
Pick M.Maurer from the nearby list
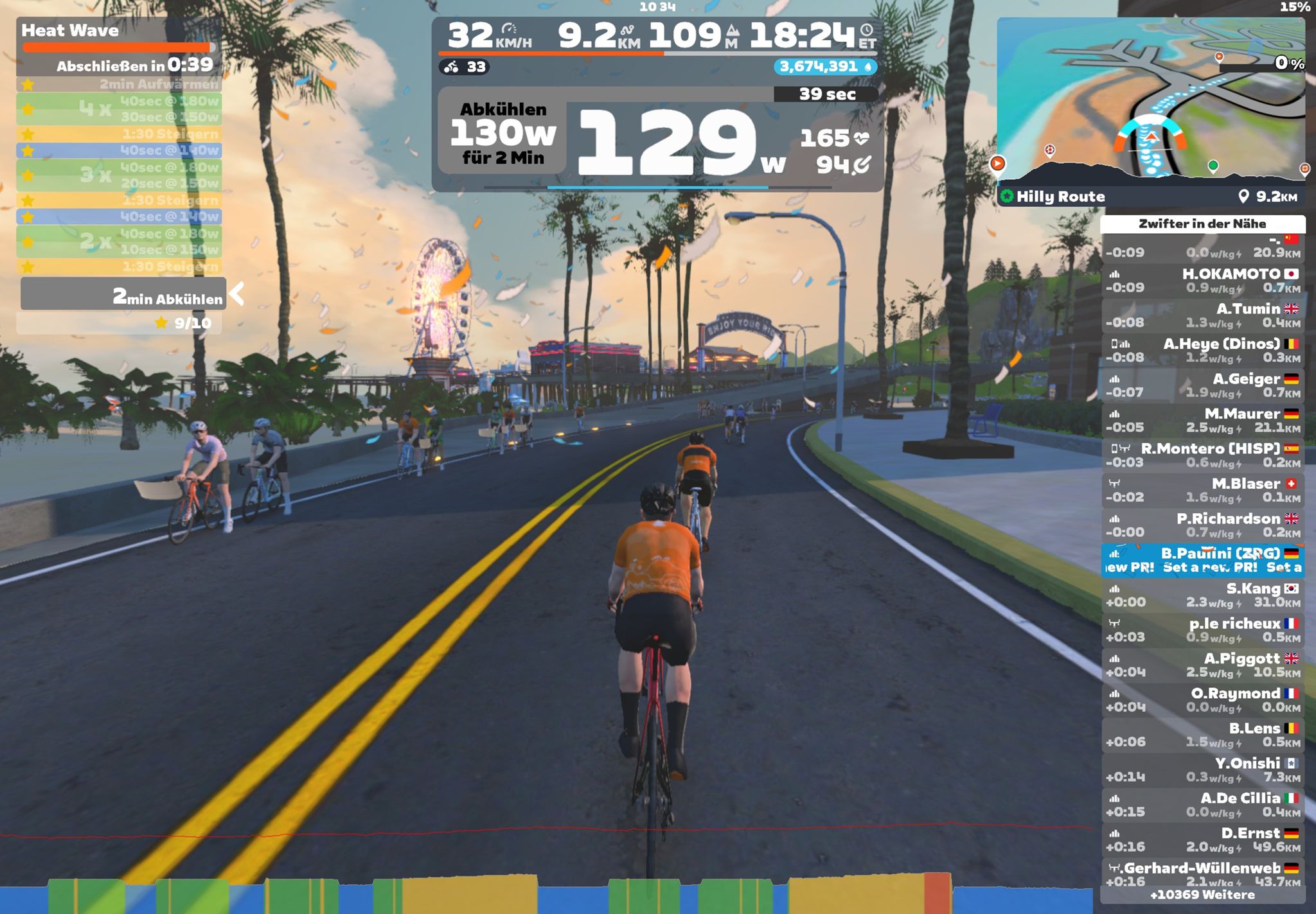[1203, 421]
